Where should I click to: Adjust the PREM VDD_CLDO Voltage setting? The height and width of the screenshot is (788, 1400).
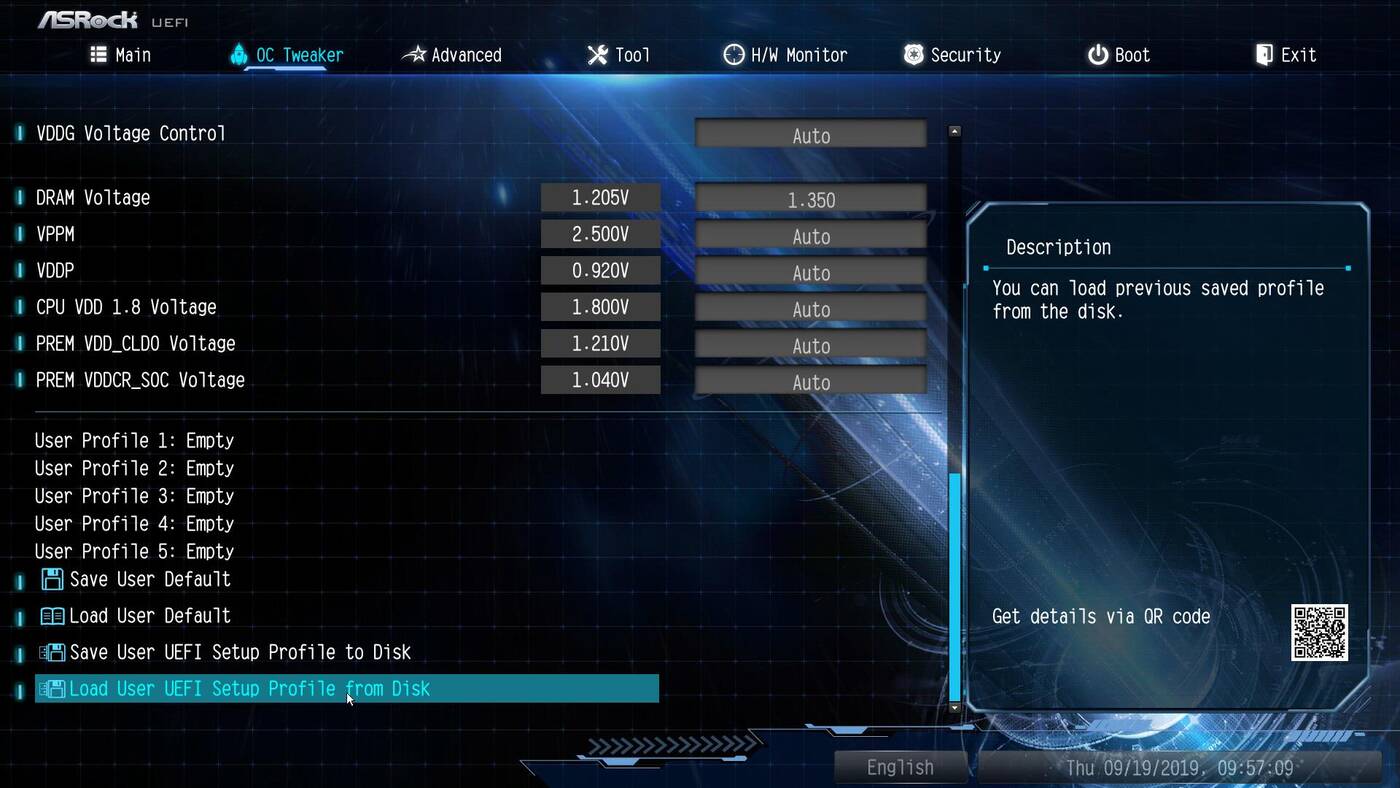pos(810,345)
